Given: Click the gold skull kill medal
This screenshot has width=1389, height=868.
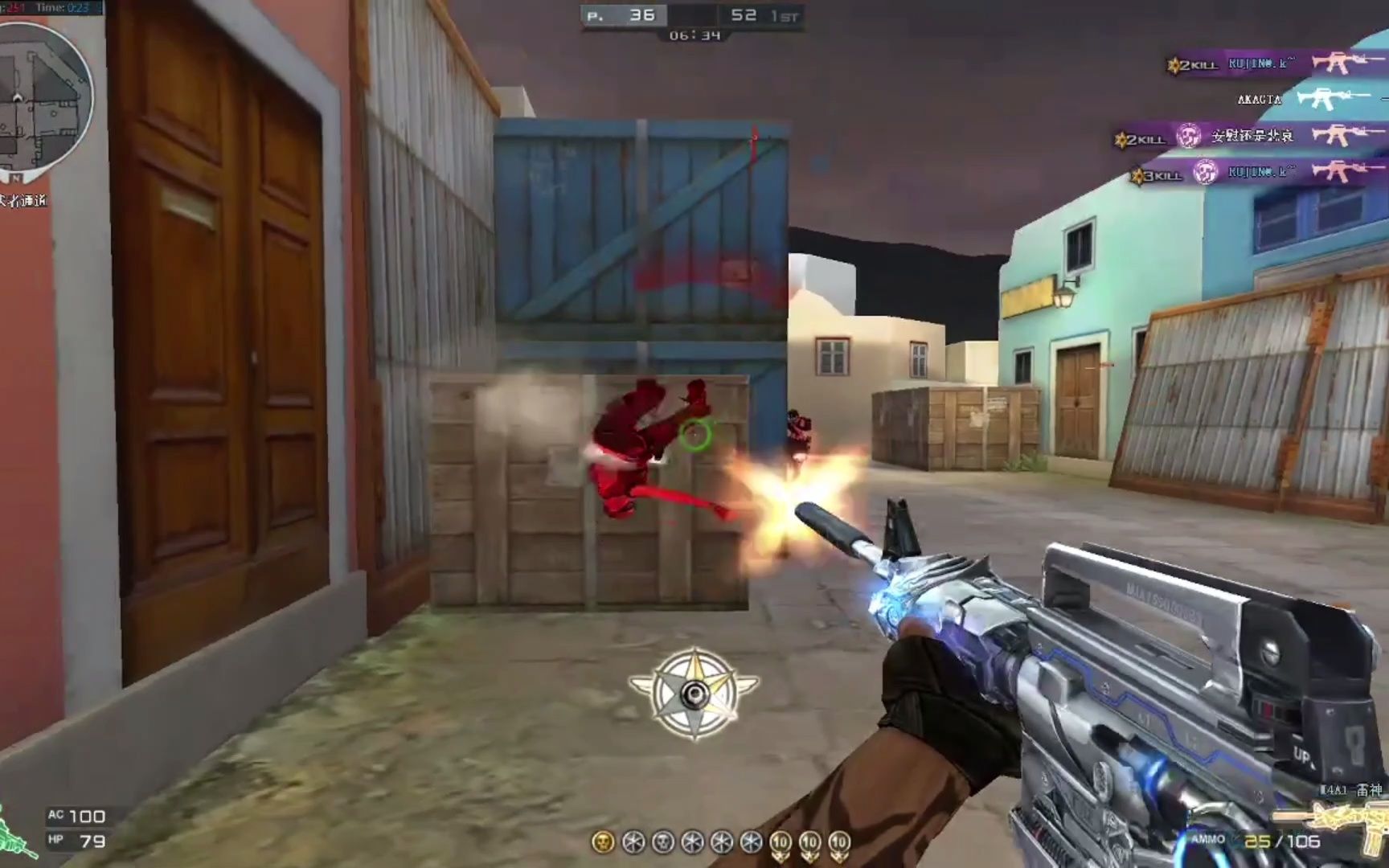Looking at the screenshot, I should click(602, 841).
